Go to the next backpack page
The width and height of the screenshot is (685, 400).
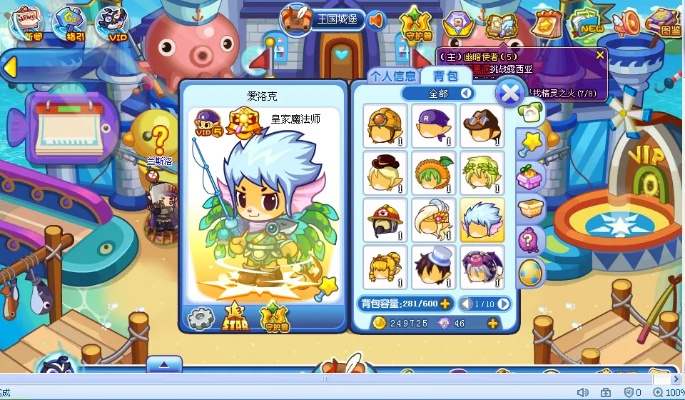click(504, 303)
